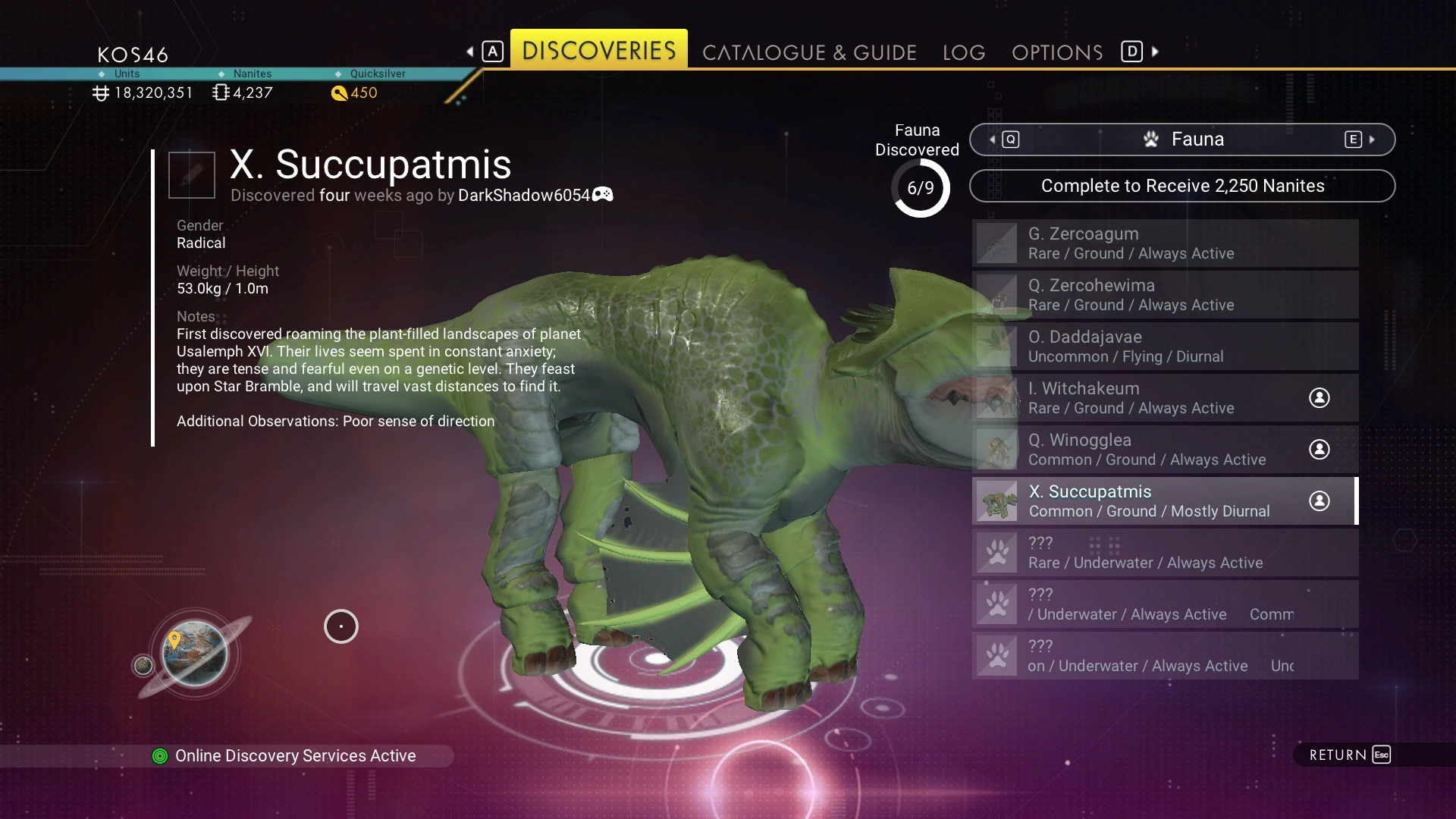Select Q. Winogglea from the fauna list
This screenshot has width=1456, height=819.
tap(1165, 450)
